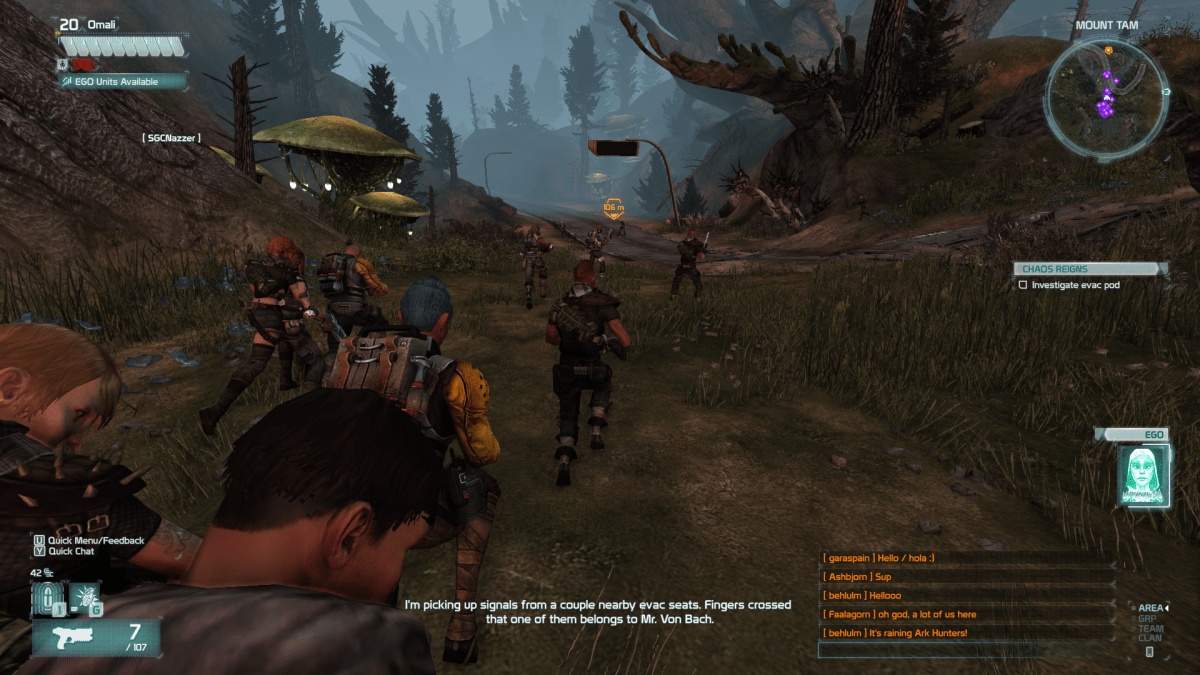This screenshot has height=675, width=1200.
Task: Click the Investigate evac pod objective checkbox
Action: (1022, 285)
